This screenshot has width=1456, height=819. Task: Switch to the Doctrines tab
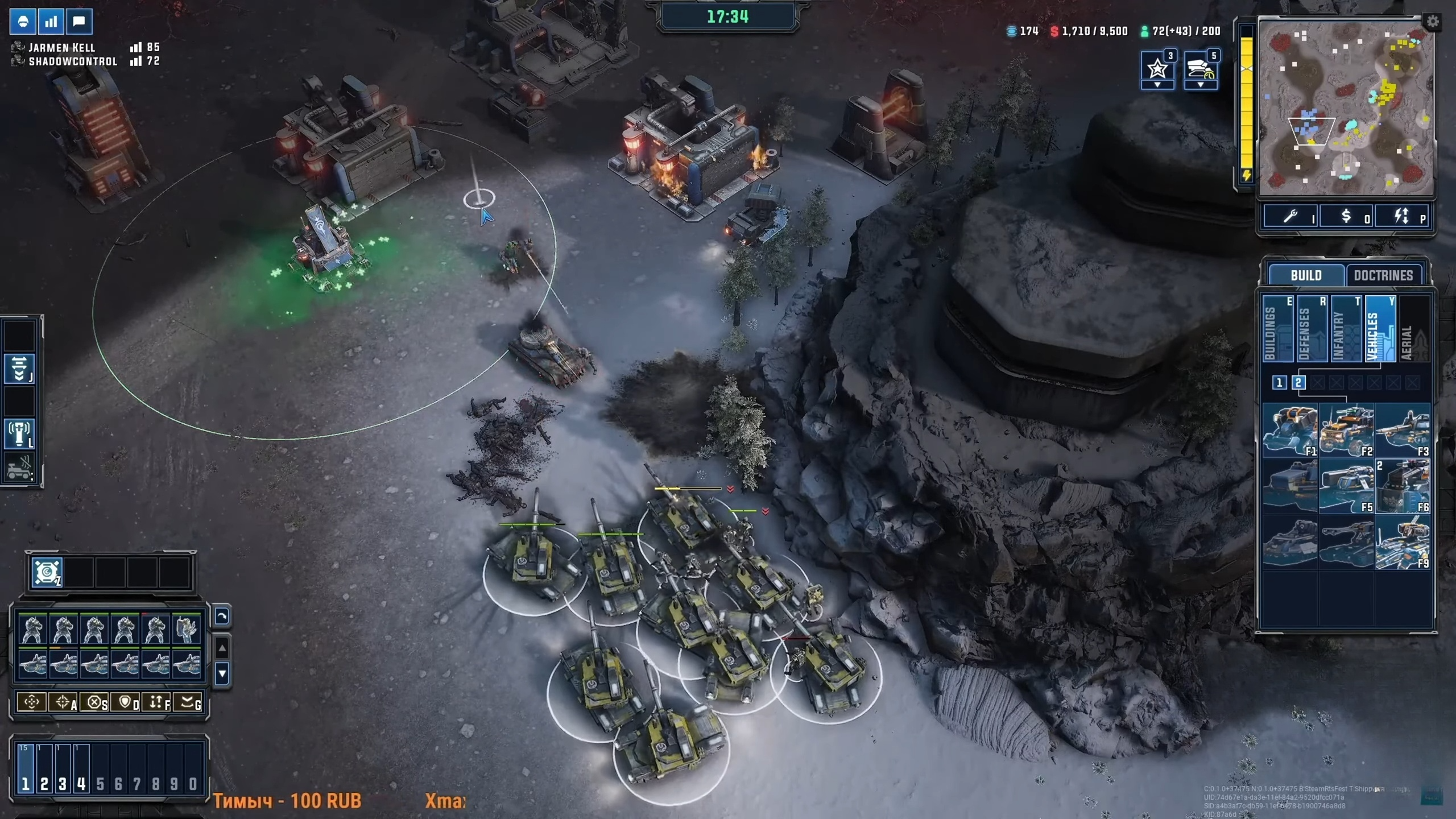click(x=1383, y=275)
